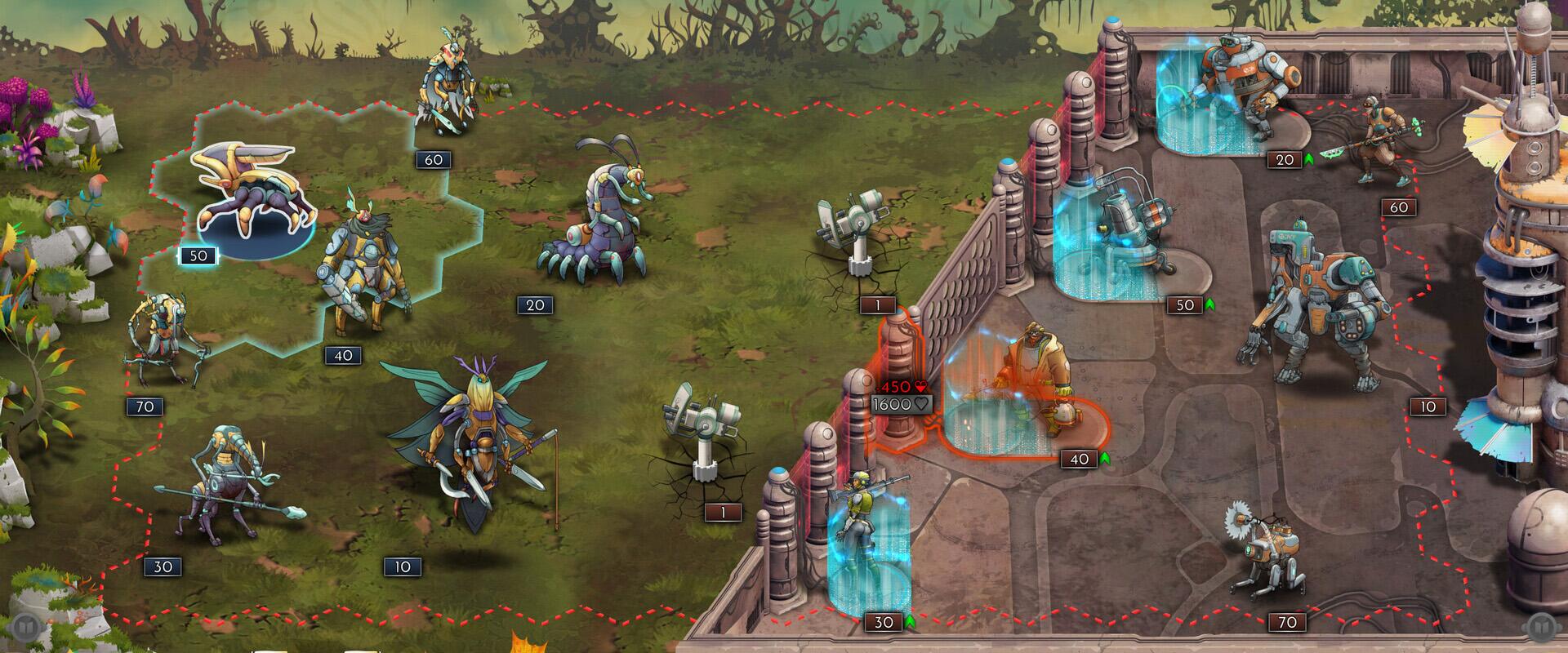Click the pause icon in the bottom-left corner
This screenshot has height=653, width=1568.
pyautogui.click(x=25, y=628)
